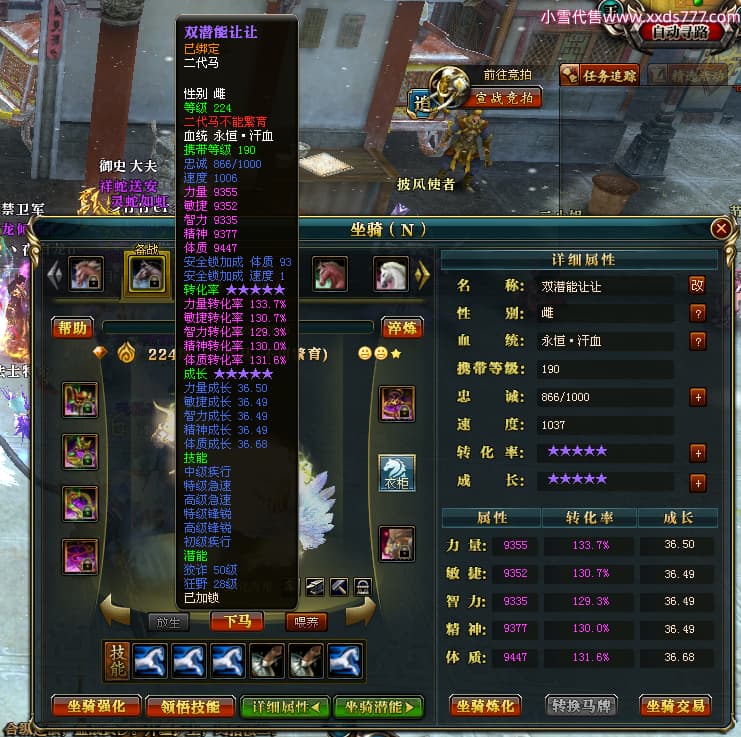This screenshot has height=737, width=741.
Task: Click the 帮助 help button
Action: click(x=73, y=328)
